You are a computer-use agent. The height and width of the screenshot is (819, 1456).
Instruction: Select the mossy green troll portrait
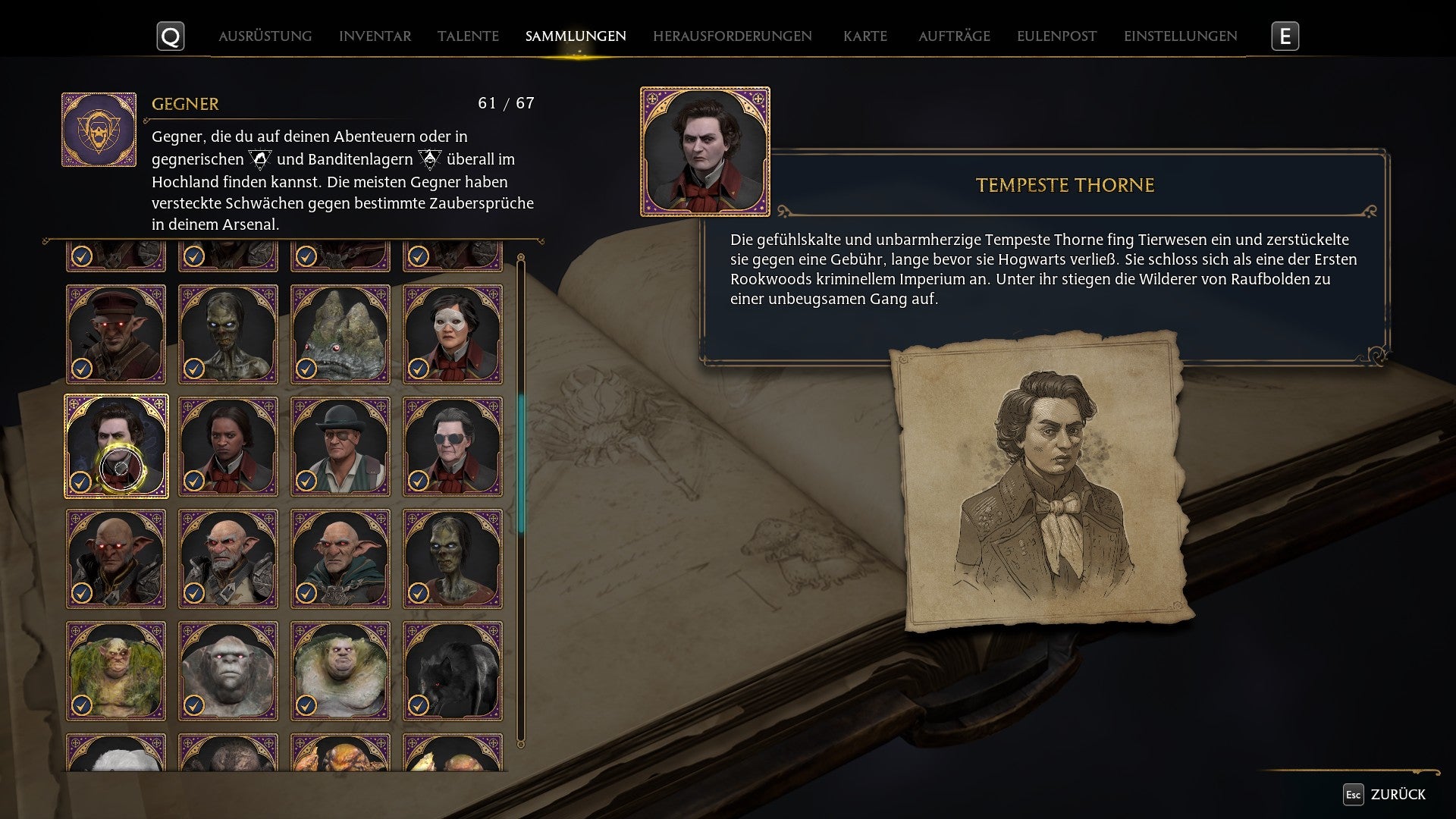(x=115, y=670)
